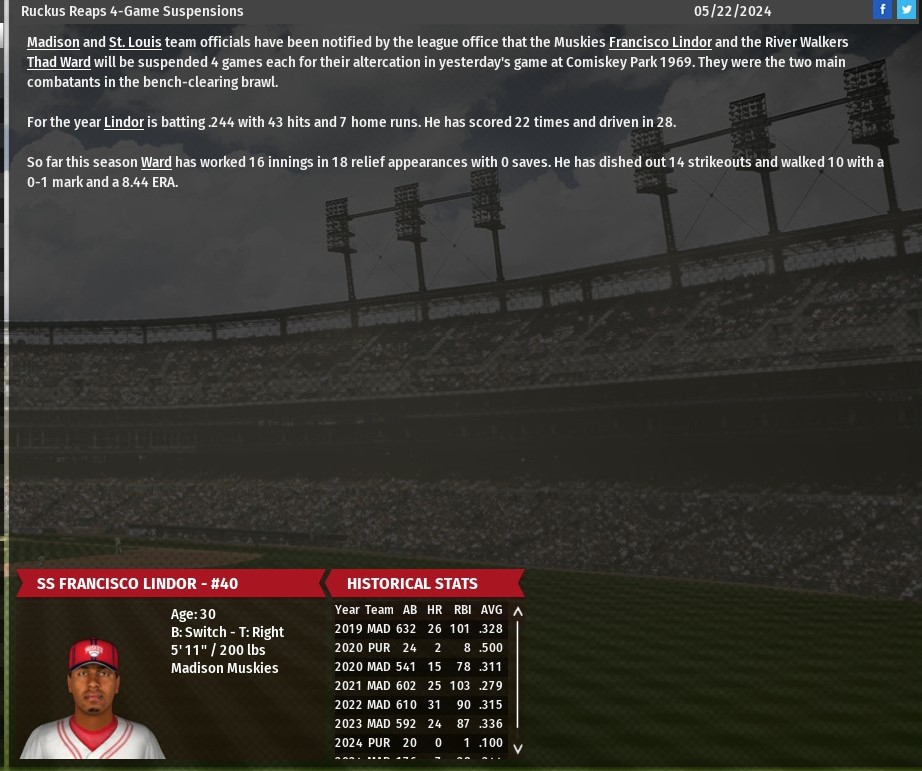The image size is (922, 771).
Task: Share the article via the Twitter icon
Action: click(906, 10)
